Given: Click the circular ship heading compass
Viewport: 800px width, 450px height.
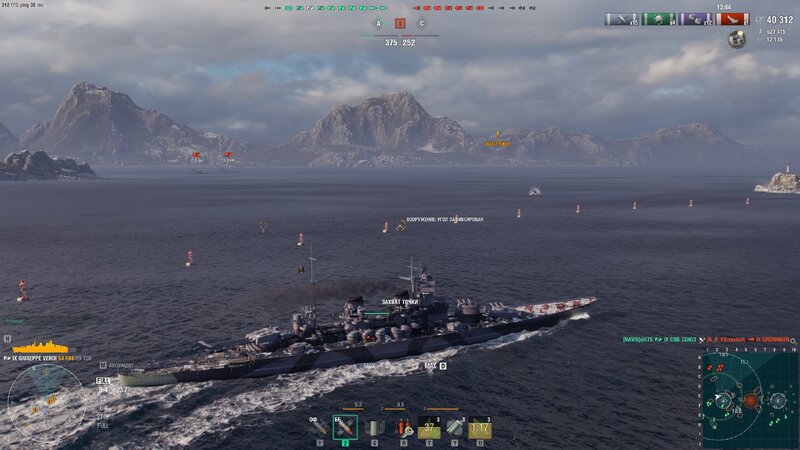Looking at the screenshot, I should pos(45,402).
